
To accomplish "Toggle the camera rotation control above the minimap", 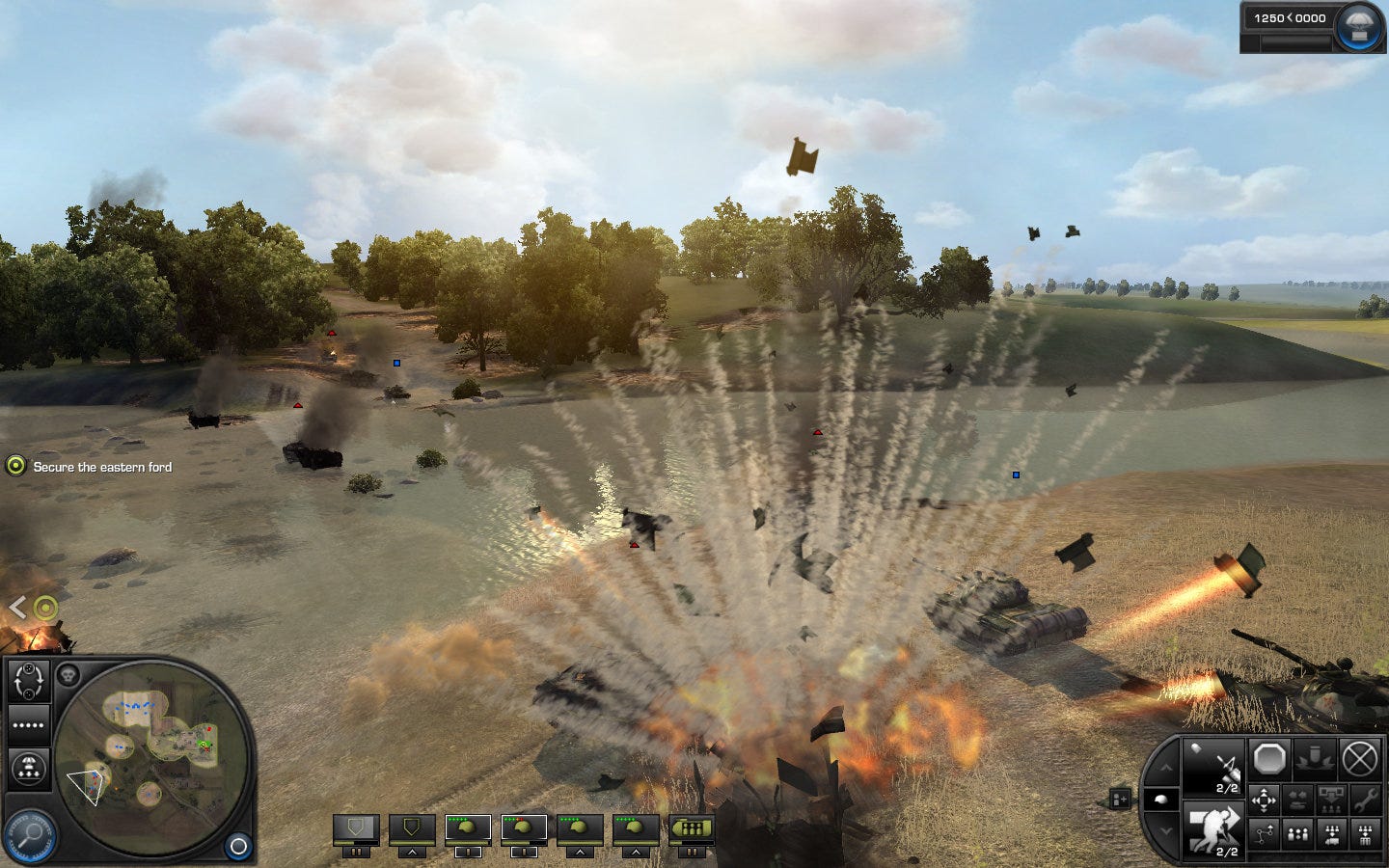I will pos(29,679).
